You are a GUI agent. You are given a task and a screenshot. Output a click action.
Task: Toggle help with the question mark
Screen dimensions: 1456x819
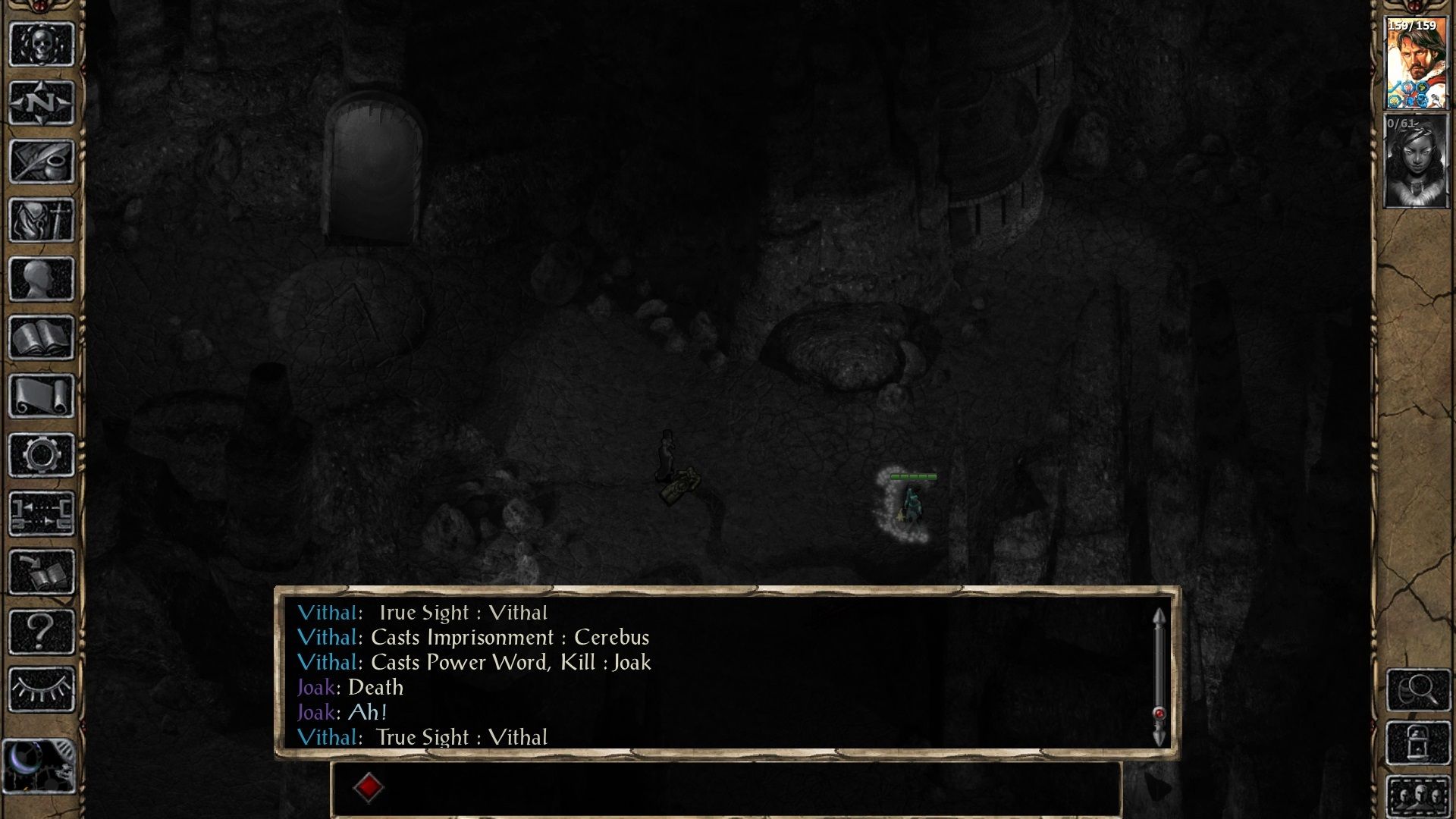coord(42,631)
